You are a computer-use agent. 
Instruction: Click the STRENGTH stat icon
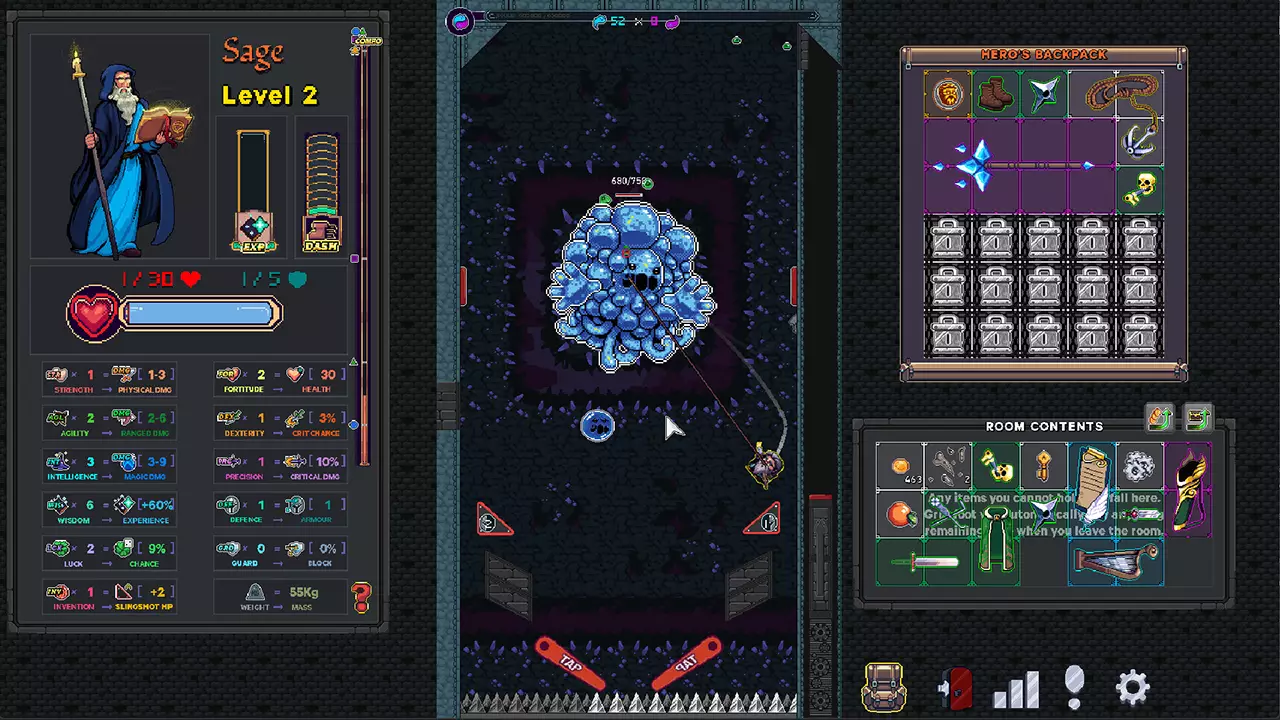click(x=57, y=375)
